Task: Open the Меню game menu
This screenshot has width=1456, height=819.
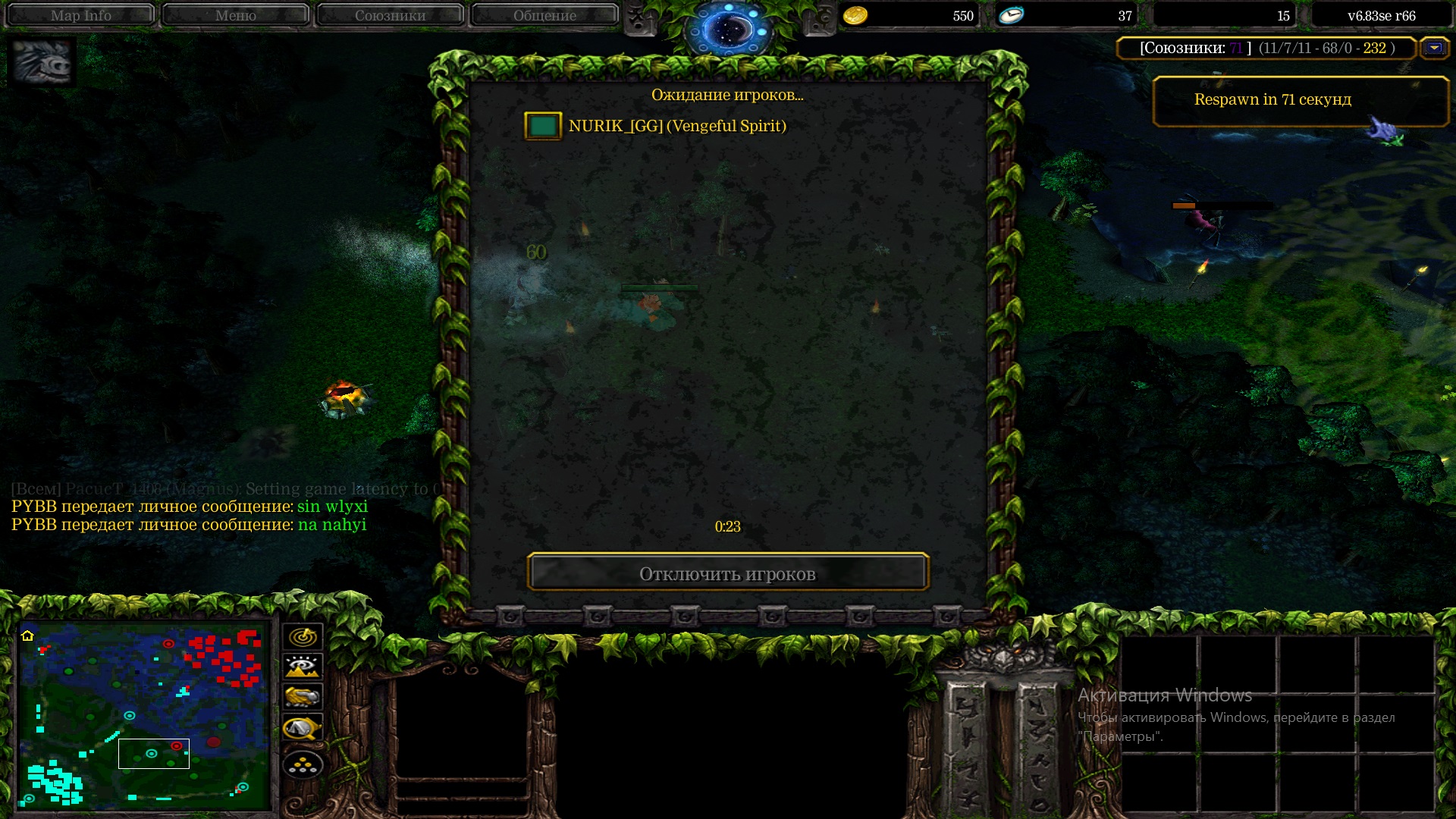Action: click(235, 15)
